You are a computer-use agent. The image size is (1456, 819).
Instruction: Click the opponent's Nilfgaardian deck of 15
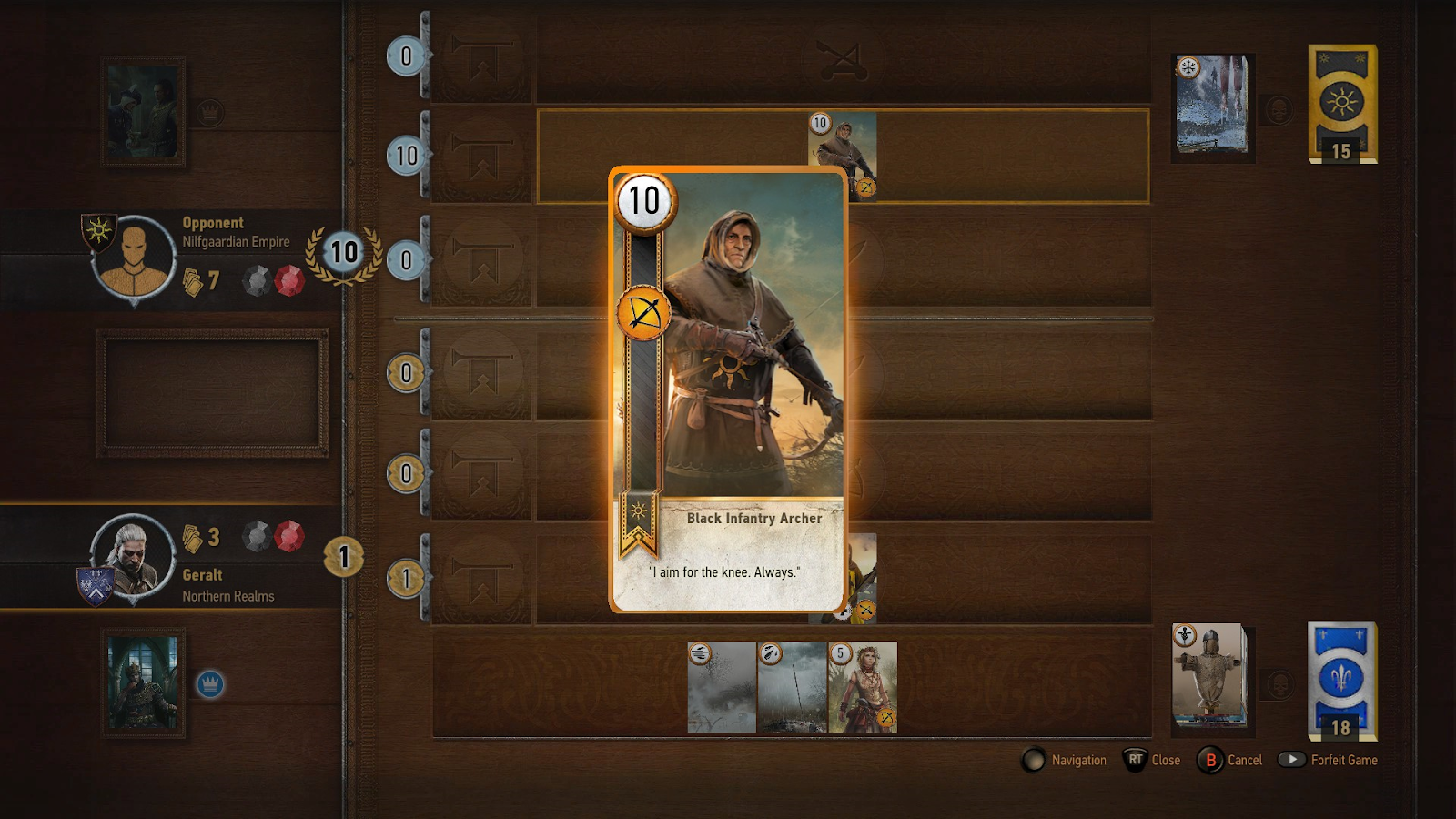pos(1342,104)
